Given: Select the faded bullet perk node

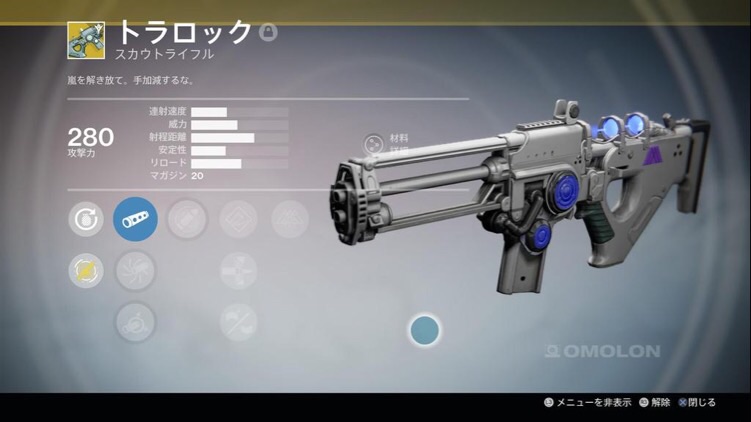Looking at the screenshot, I should (187, 219).
